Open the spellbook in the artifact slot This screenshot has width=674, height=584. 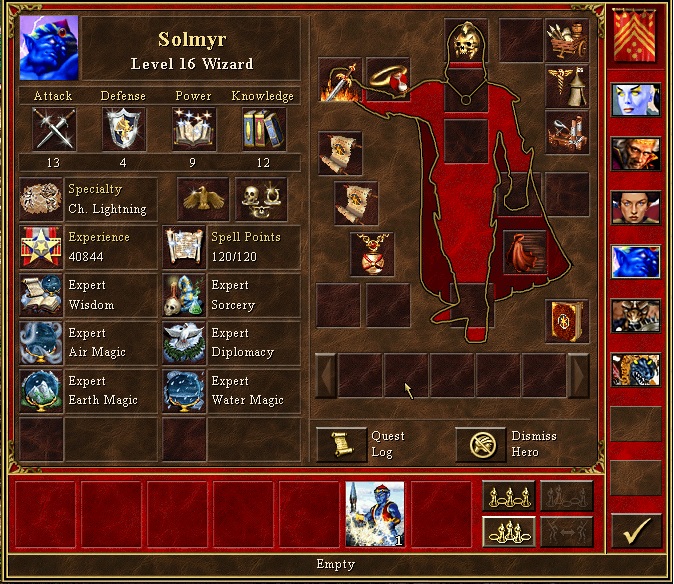(566, 320)
